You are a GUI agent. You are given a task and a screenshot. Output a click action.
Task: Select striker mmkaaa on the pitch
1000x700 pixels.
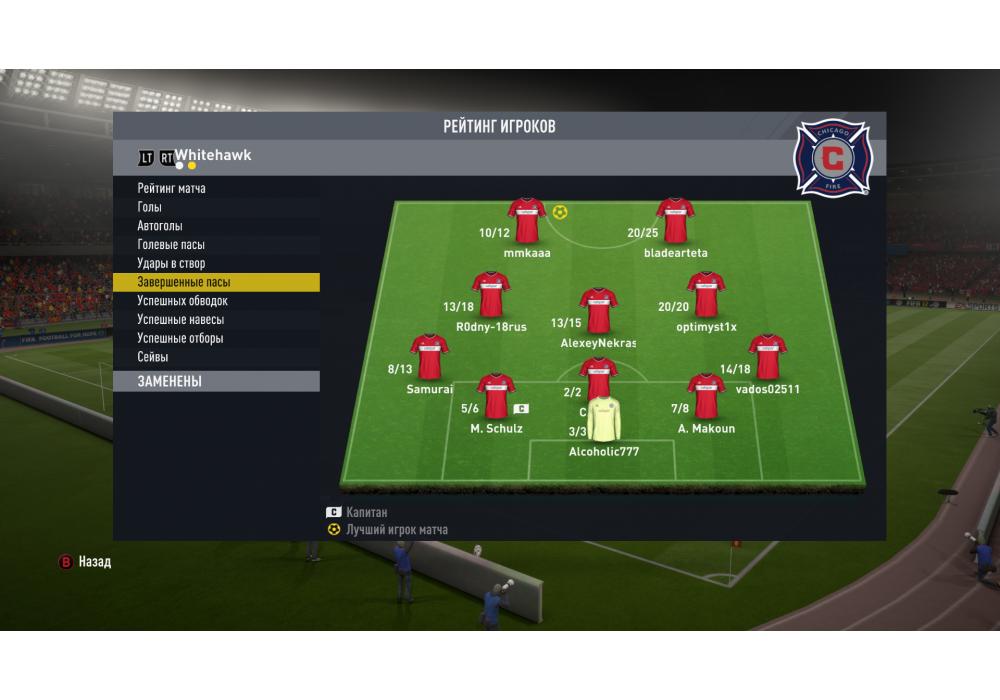point(526,220)
